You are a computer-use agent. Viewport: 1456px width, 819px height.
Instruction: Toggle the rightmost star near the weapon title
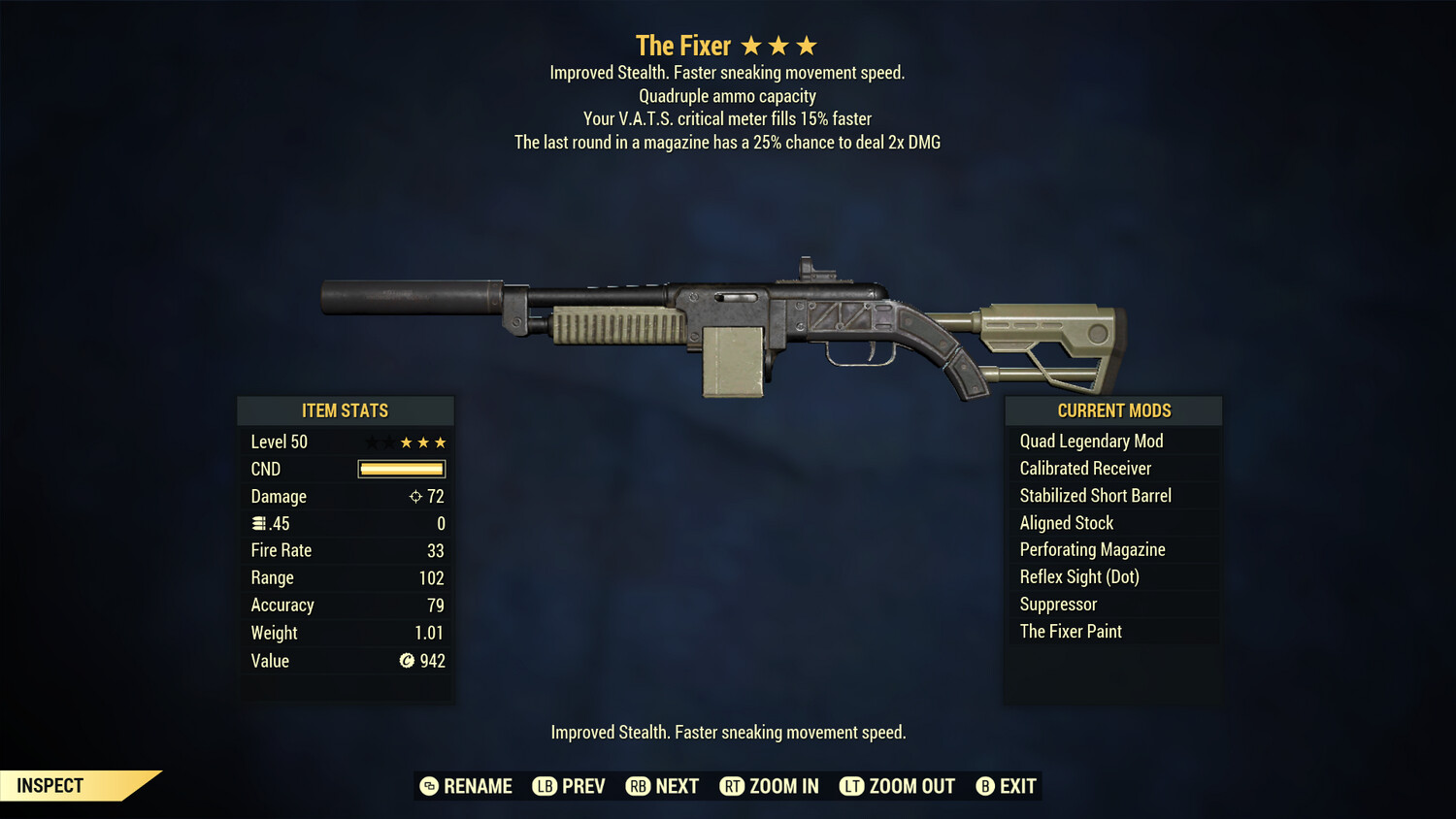(x=806, y=44)
